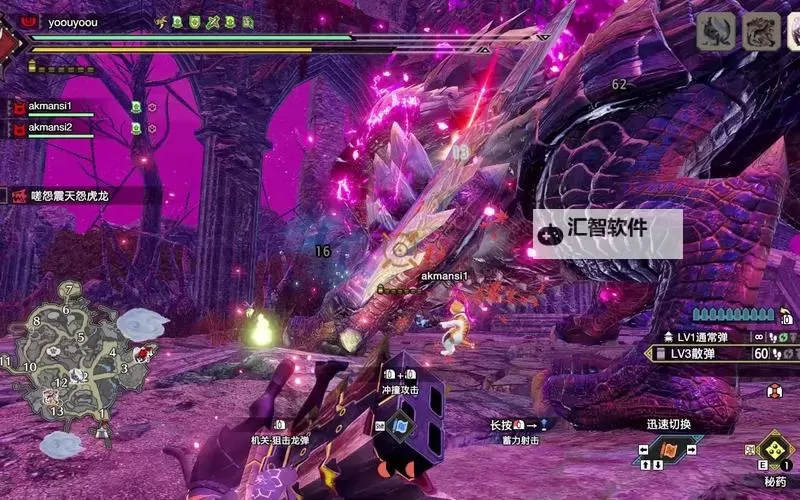Click zone 13 on the minimap
The width and height of the screenshot is (800, 500).
[57, 411]
